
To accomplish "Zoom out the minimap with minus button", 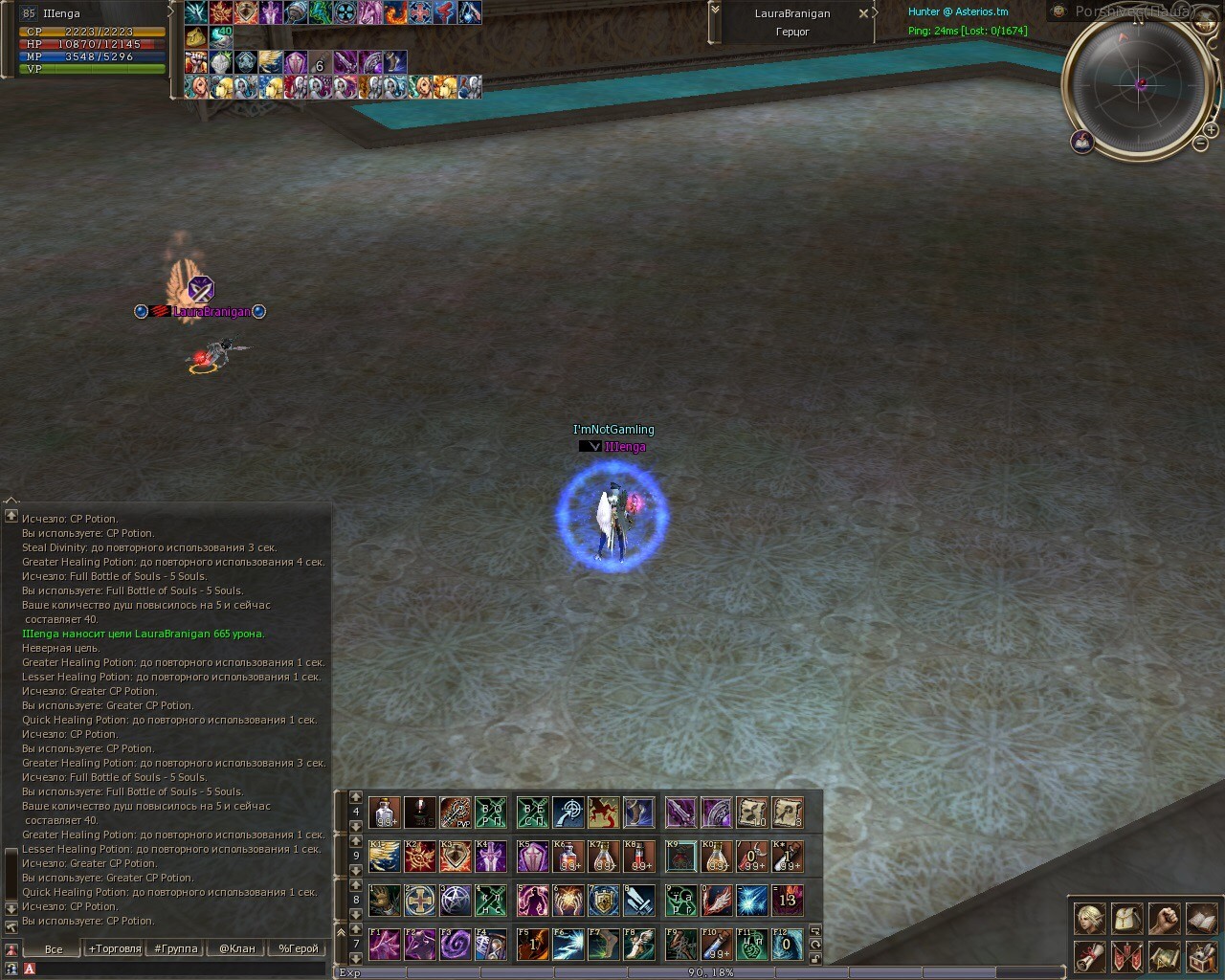I will pos(1200,144).
